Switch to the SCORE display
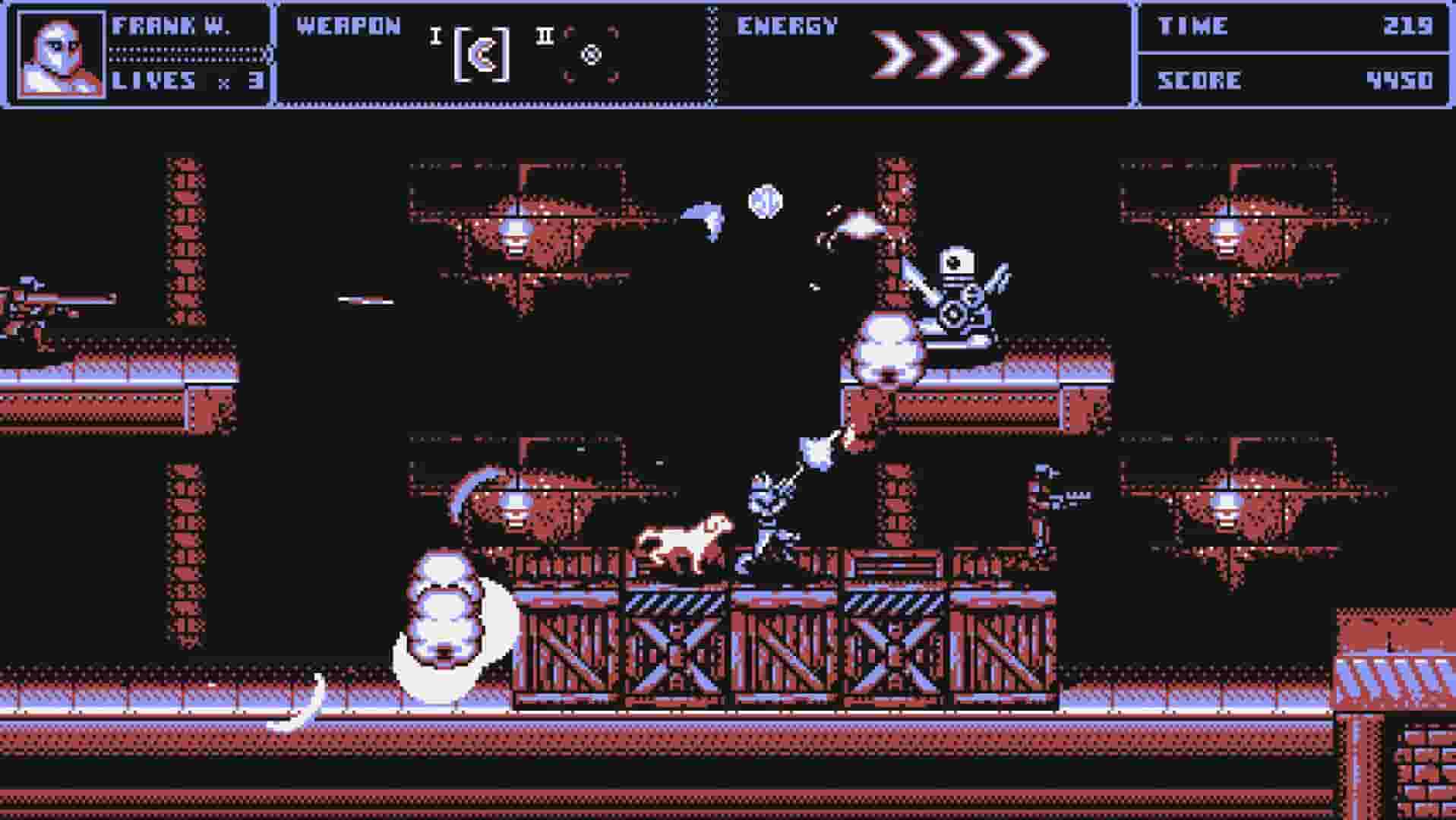1456x820 pixels. pos(1200,80)
